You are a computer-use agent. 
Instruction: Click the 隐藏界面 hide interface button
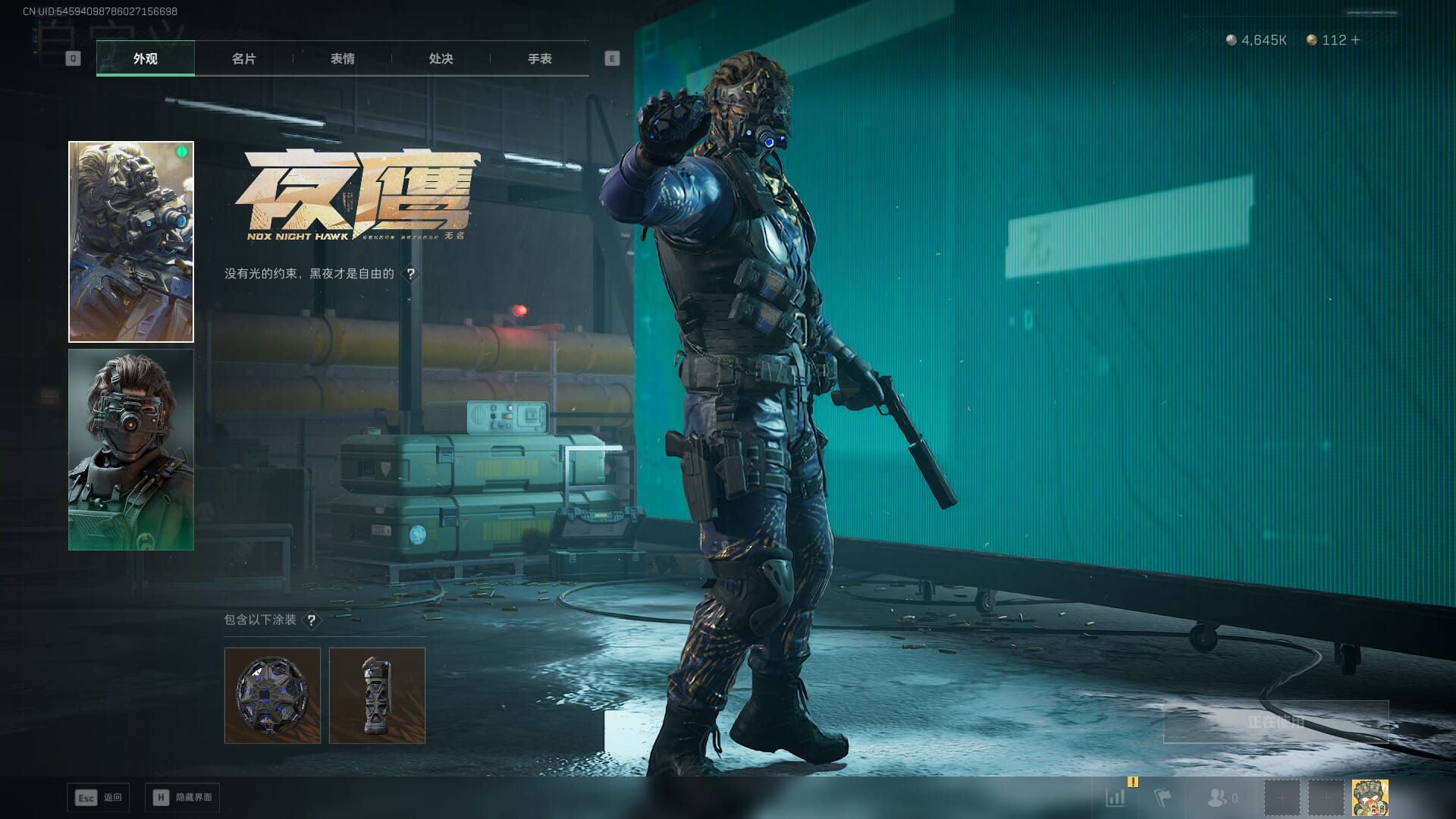(x=183, y=798)
